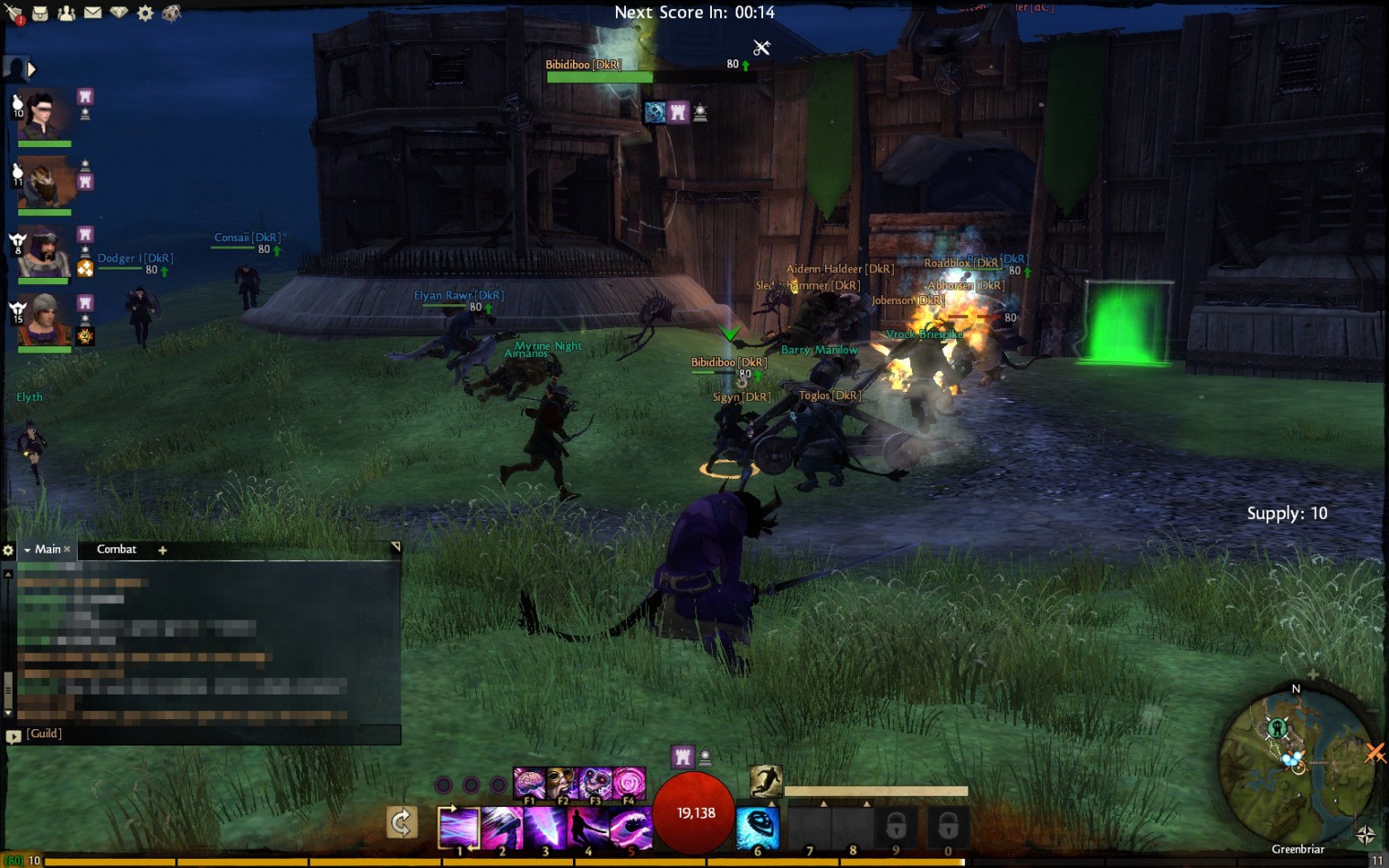Close the Main chat tab
Image resolution: width=1389 pixels, height=868 pixels.
pyautogui.click(x=67, y=549)
